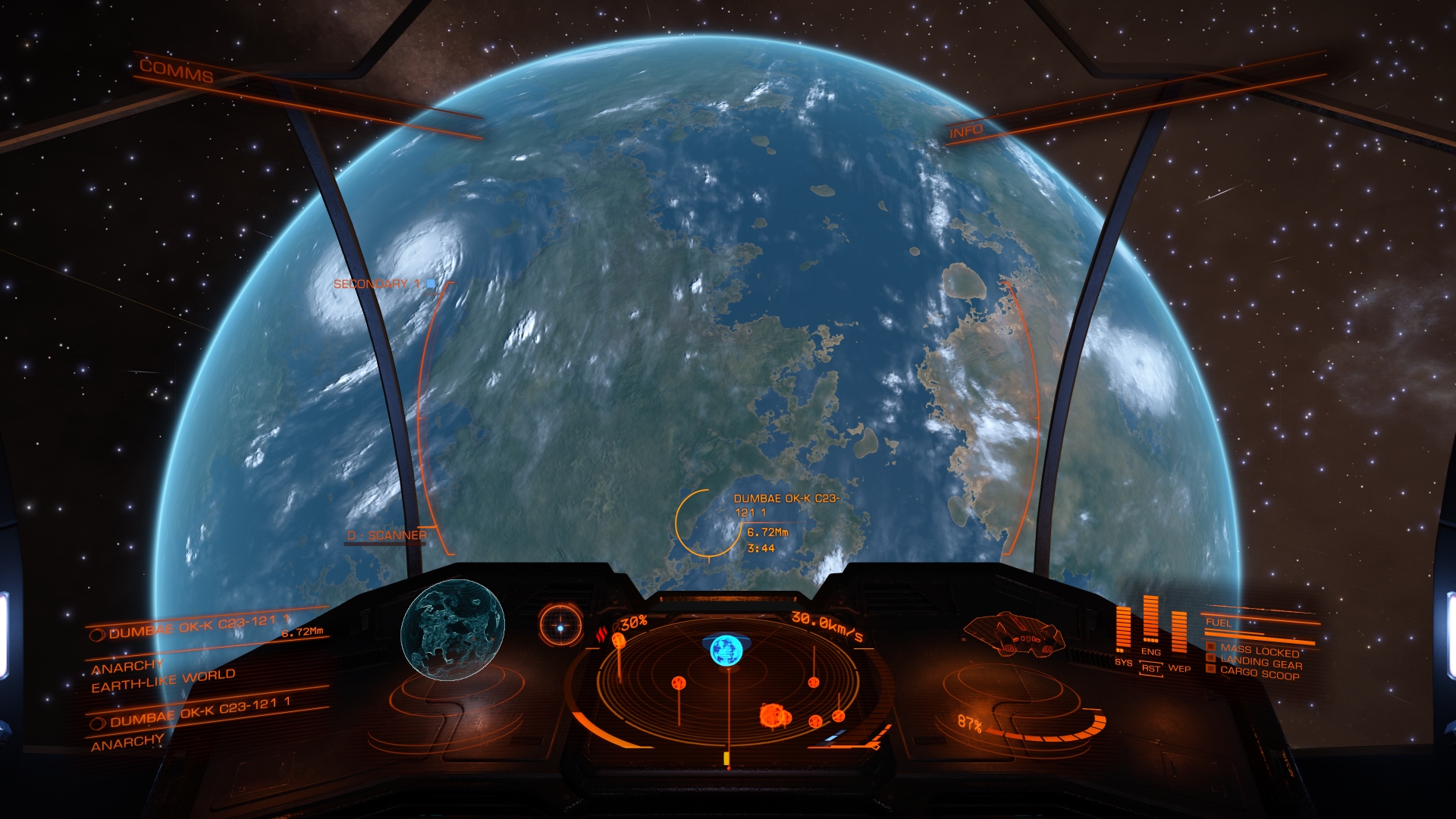Click the Secondary 1 fire group label

pos(377,284)
